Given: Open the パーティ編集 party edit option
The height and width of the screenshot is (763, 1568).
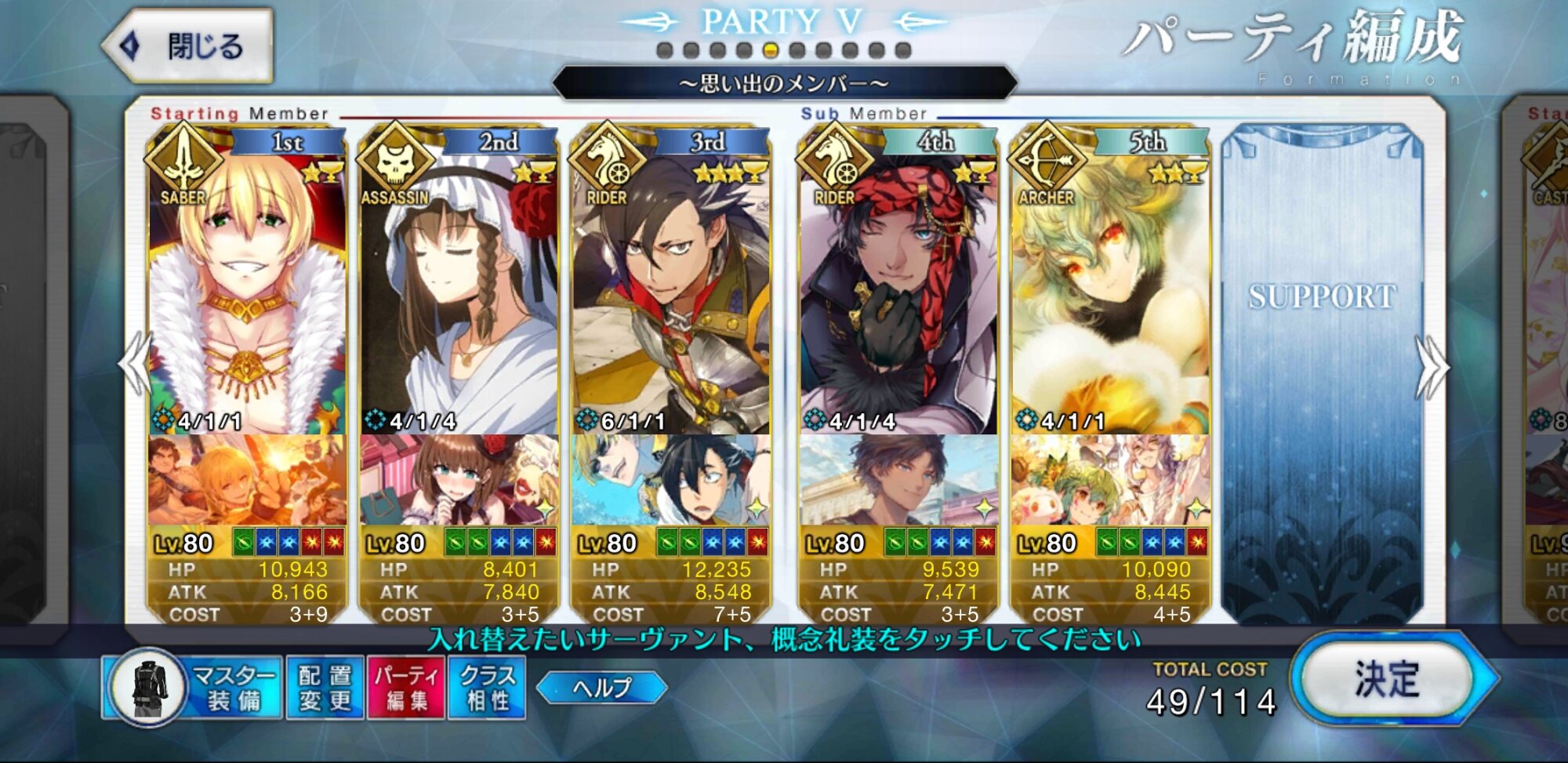Looking at the screenshot, I should click(406, 688).
